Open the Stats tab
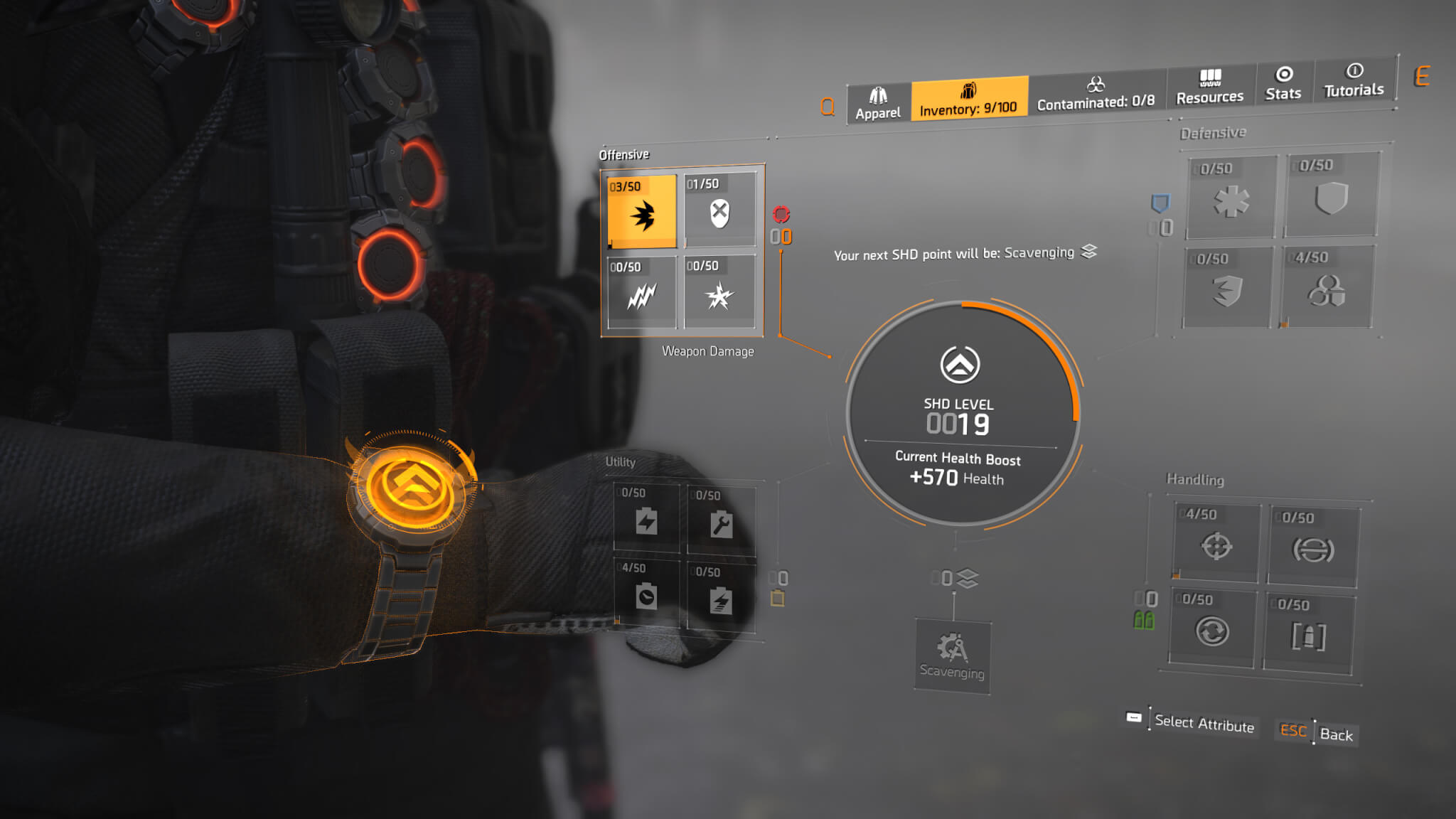 click(x=1283, y=84)
